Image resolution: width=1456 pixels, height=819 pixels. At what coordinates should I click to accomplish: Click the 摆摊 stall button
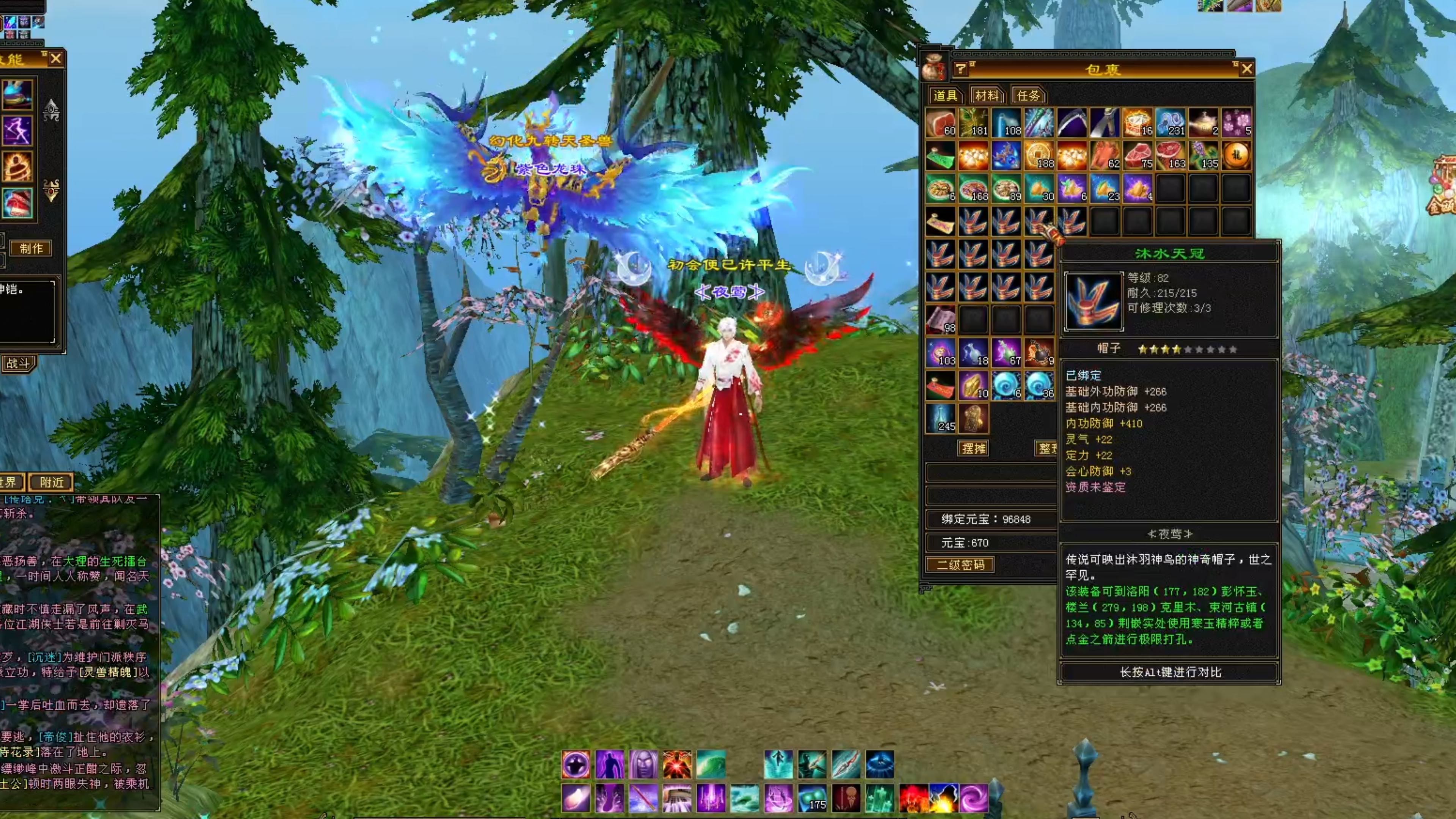click(x=973, y=449)
